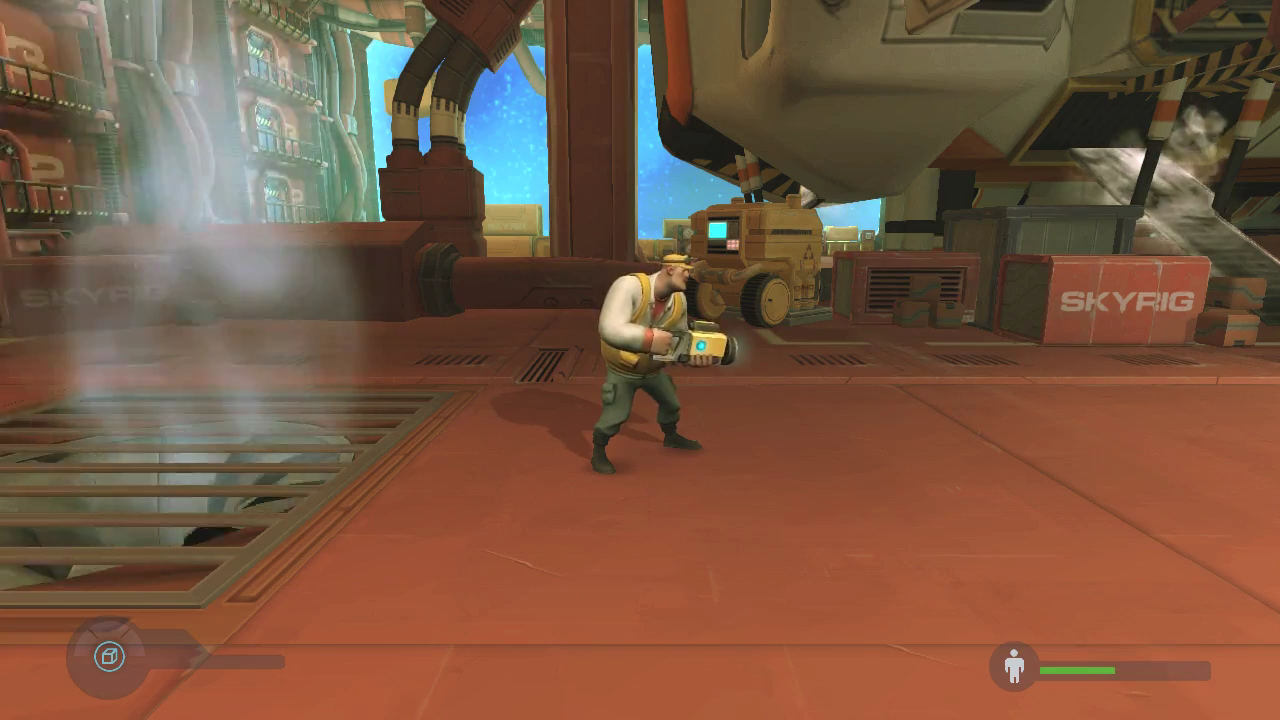Image resolution: width=1280 pixels, height=720 pixels.
Task: Click the player health icon in bottom-right HUD
Action: pyautogui.click(x=1015, y=664)
